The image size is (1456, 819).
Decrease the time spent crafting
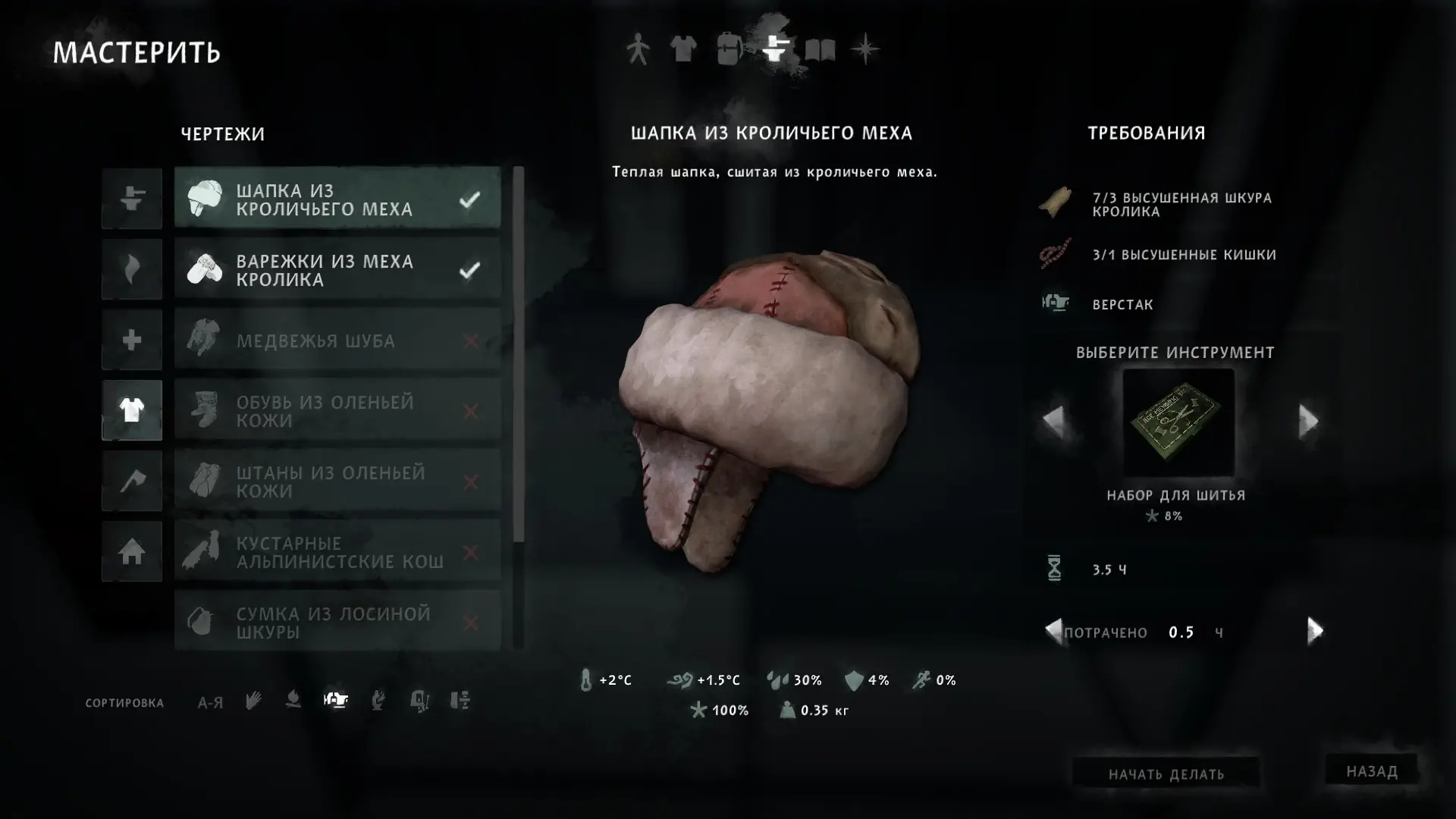pos(1053,631)
